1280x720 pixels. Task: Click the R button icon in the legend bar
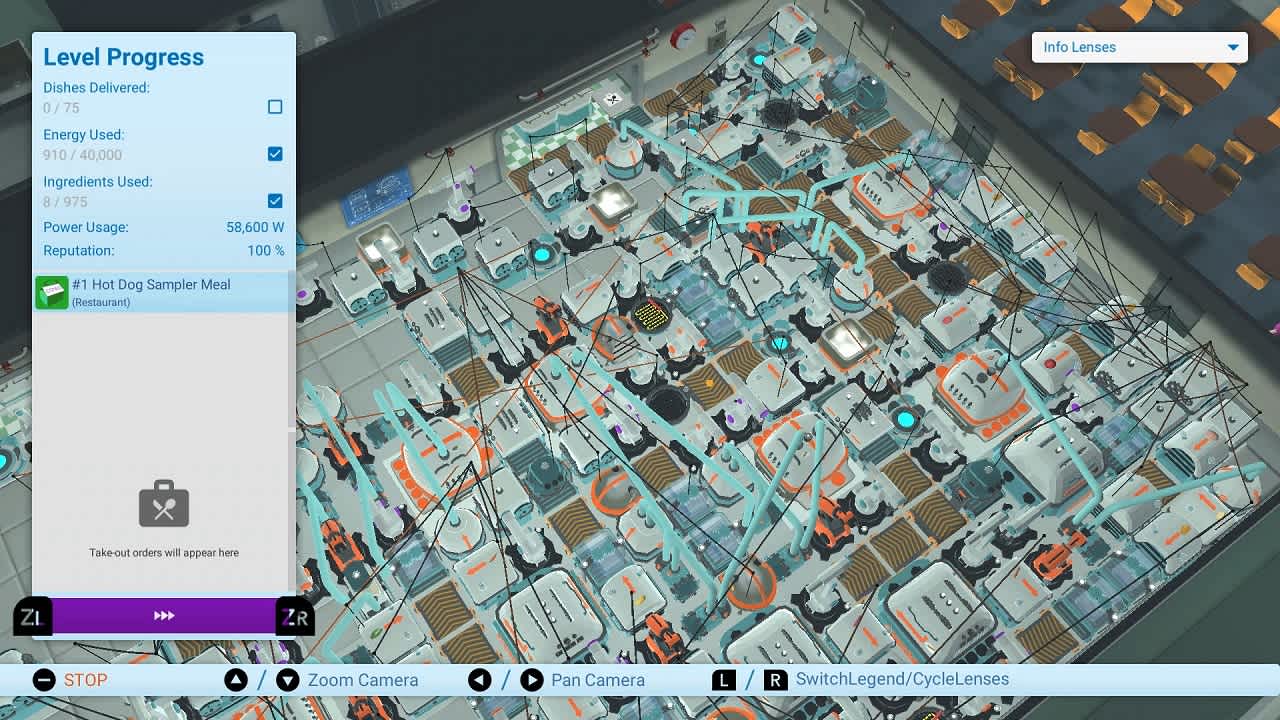pos(776,679)
